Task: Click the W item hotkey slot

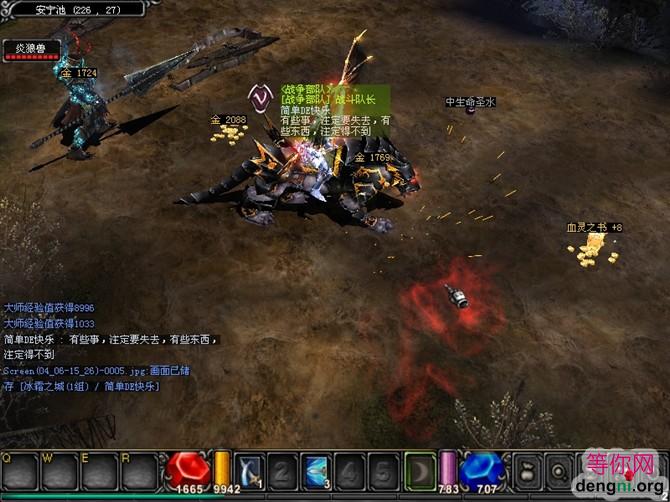Action: (60, 470)
